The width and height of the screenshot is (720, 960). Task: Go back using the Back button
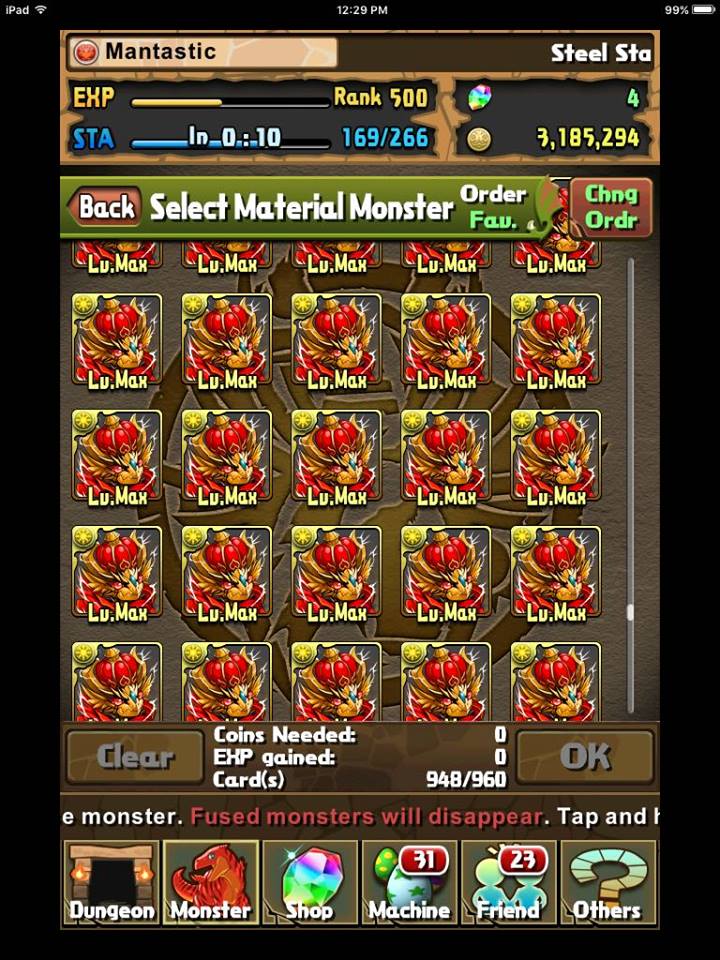[106, 207]
